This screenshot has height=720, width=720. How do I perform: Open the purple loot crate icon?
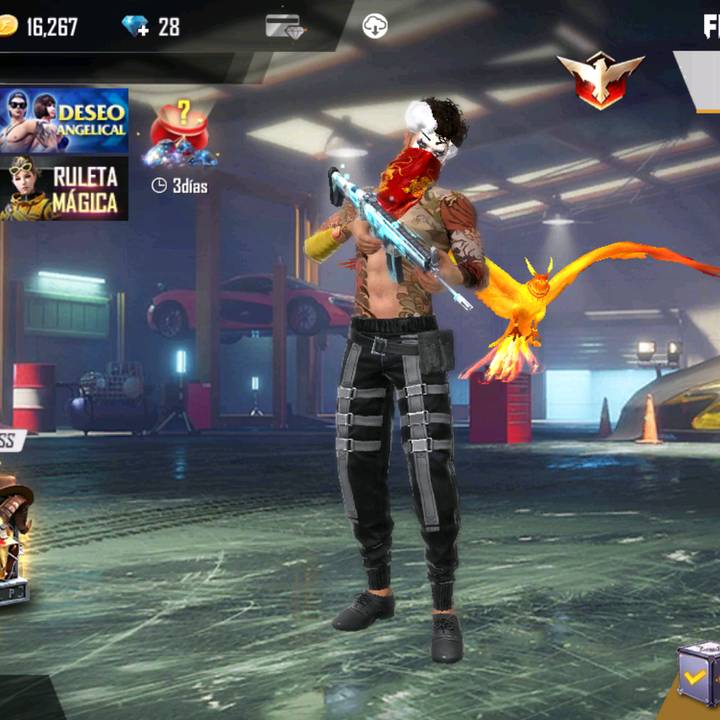pos(698,674)
